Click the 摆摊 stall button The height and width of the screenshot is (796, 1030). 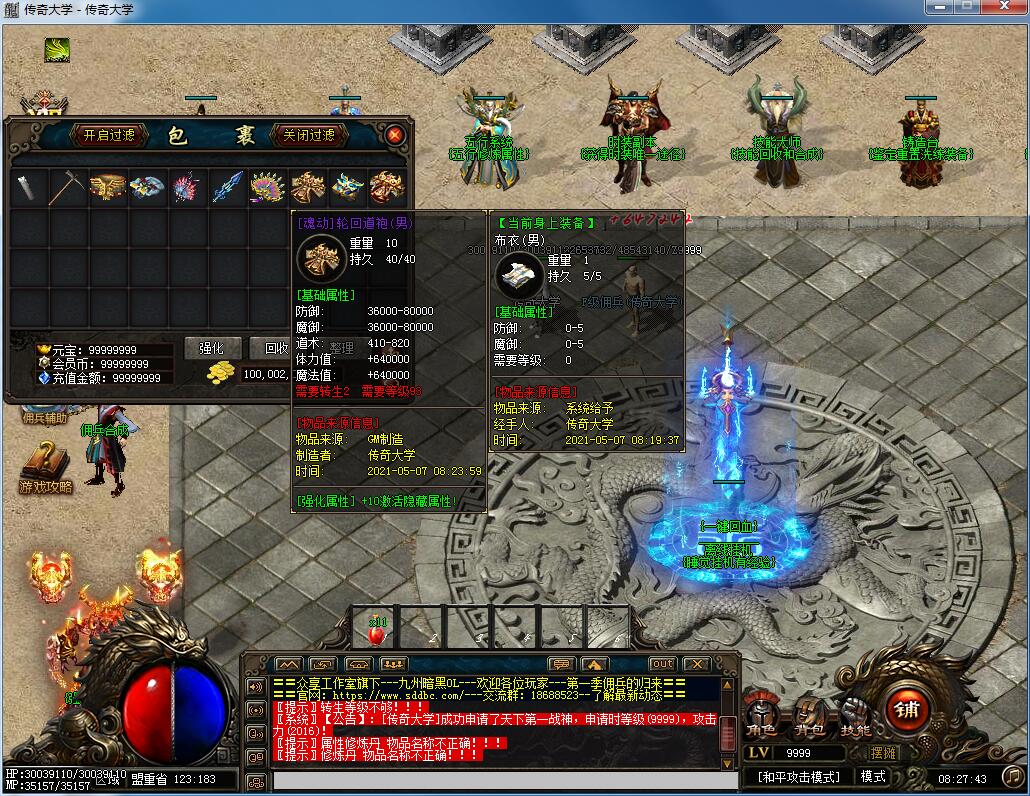coord(884,752)
